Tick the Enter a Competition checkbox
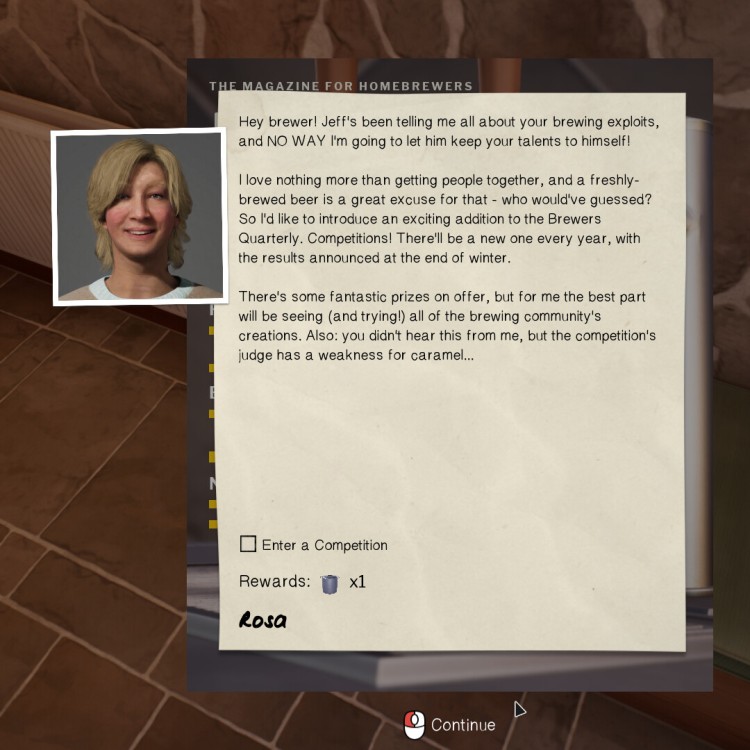The height and width of the screenshot is (750, 750). 248,544
